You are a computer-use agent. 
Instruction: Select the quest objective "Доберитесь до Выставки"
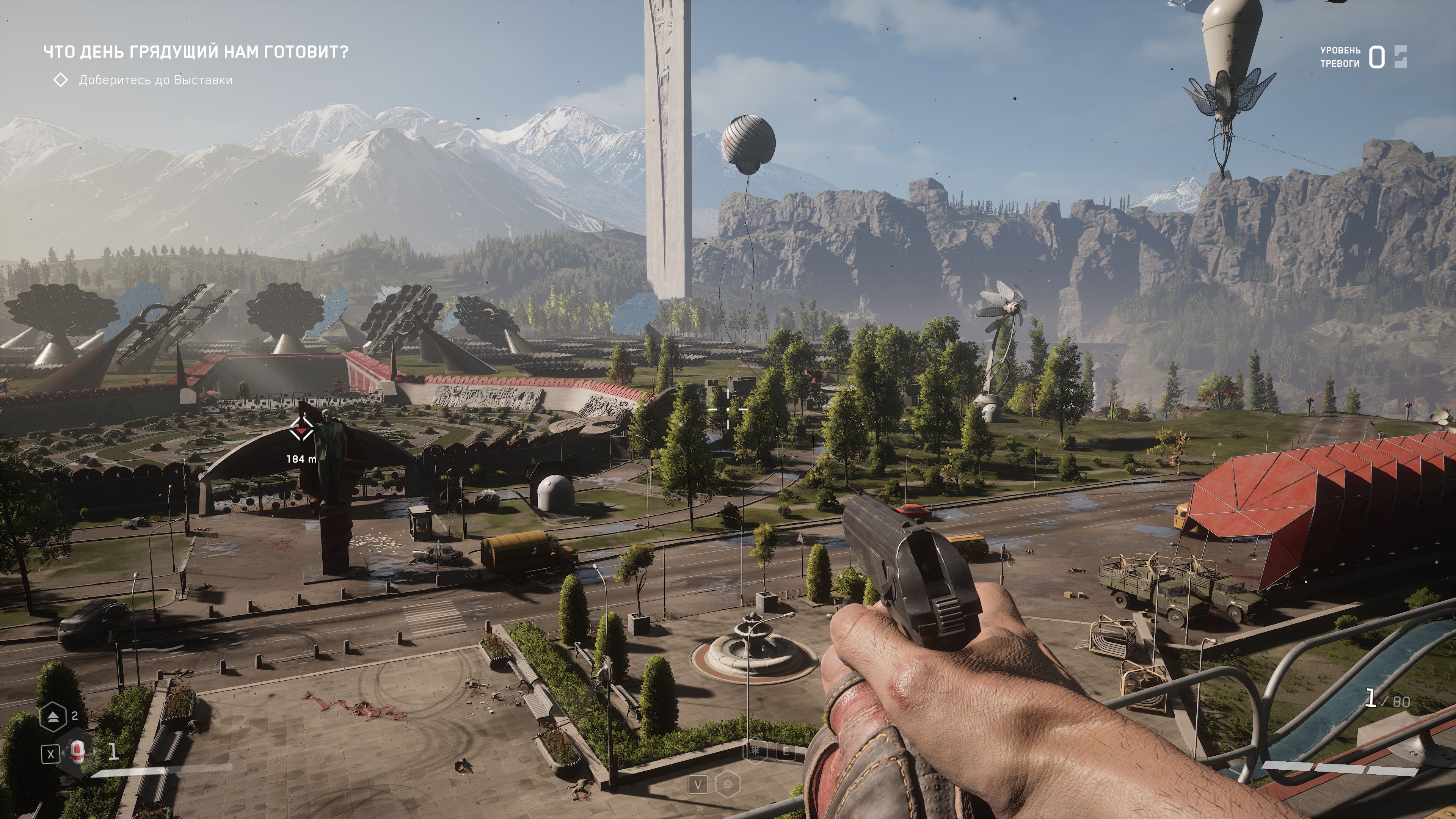(155, 80)
